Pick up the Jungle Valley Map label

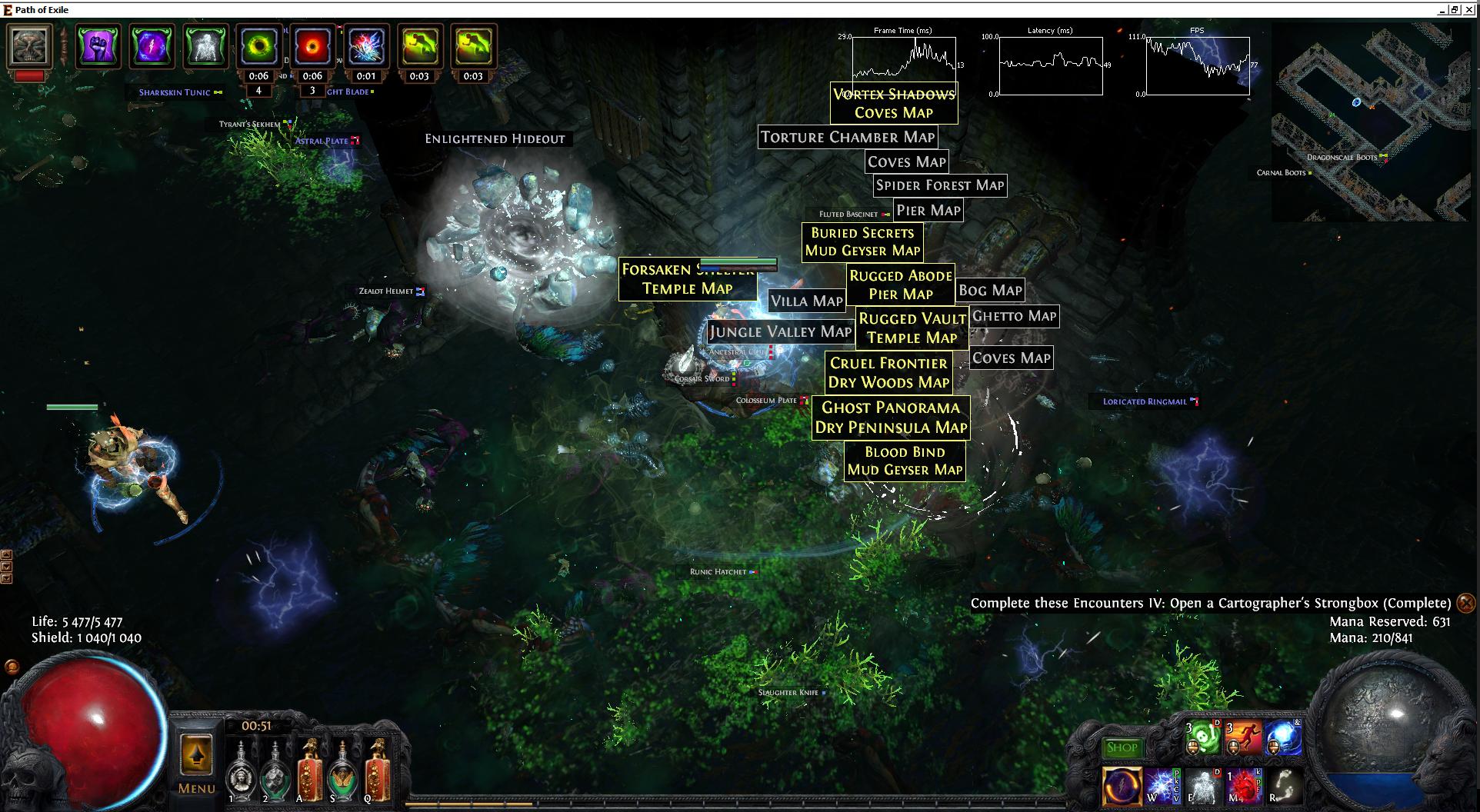780,331
